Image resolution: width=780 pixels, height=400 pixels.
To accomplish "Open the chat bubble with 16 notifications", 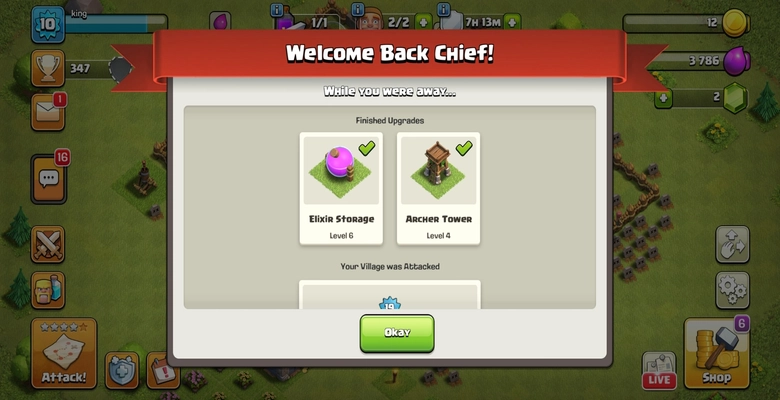I will click(48, 179).
